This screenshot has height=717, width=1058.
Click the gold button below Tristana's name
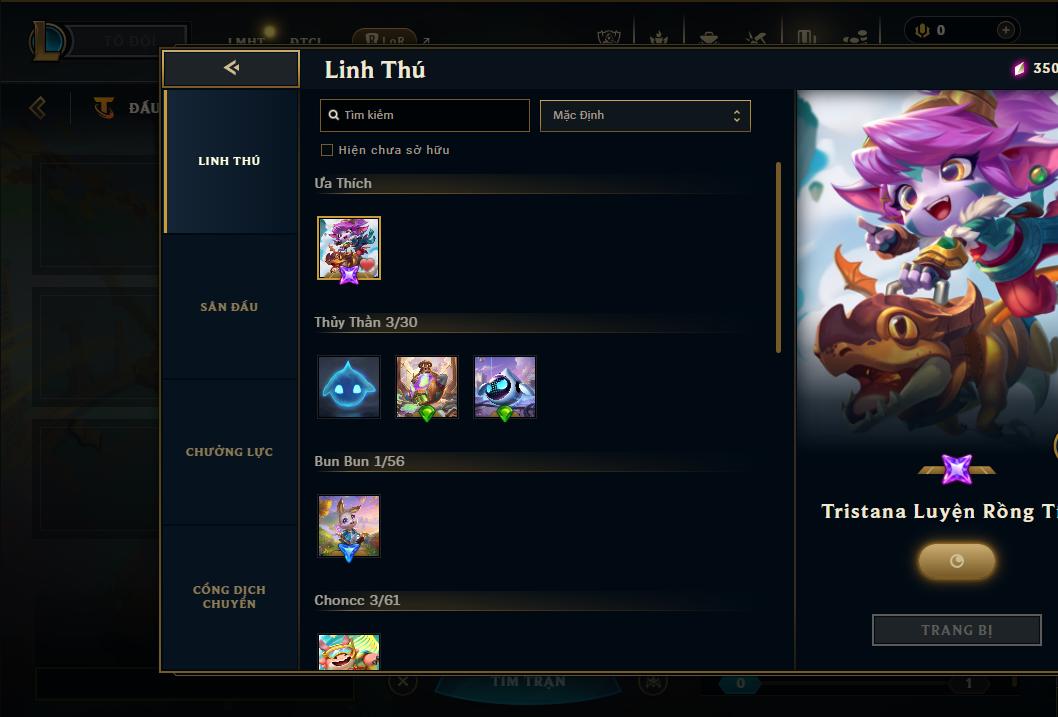tap(956, 561)
